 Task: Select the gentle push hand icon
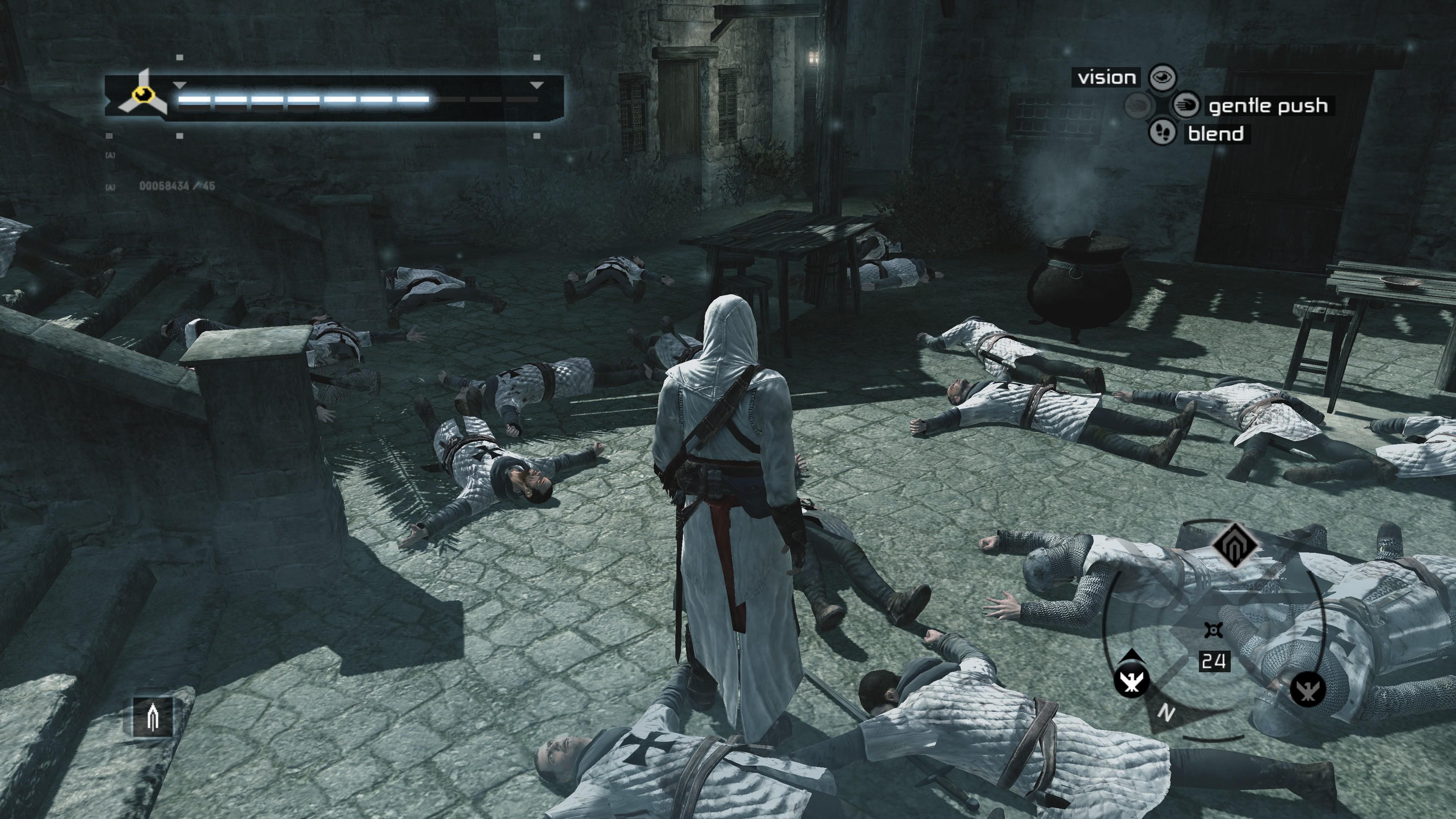click(1186, 105)
